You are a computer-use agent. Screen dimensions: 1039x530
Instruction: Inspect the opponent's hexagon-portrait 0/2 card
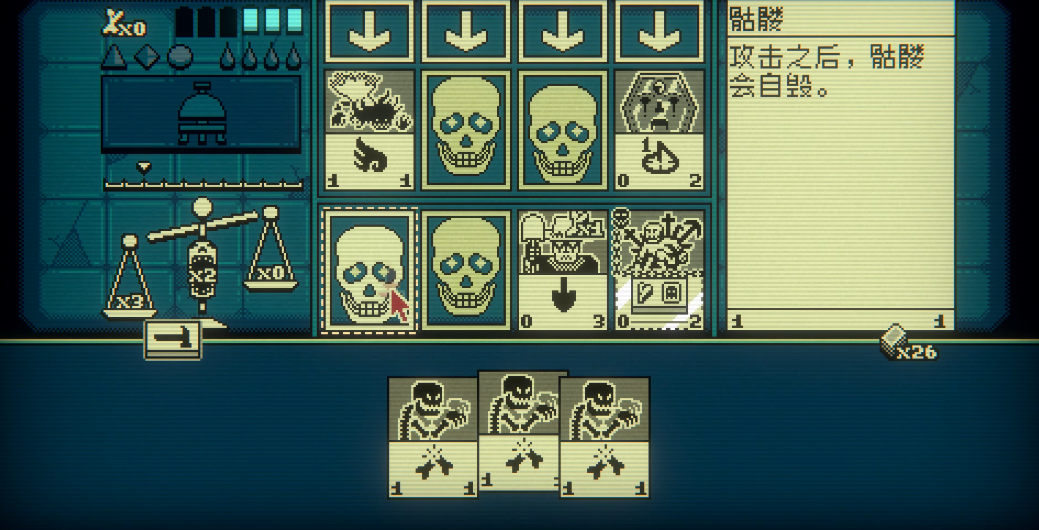click(658, 128)
